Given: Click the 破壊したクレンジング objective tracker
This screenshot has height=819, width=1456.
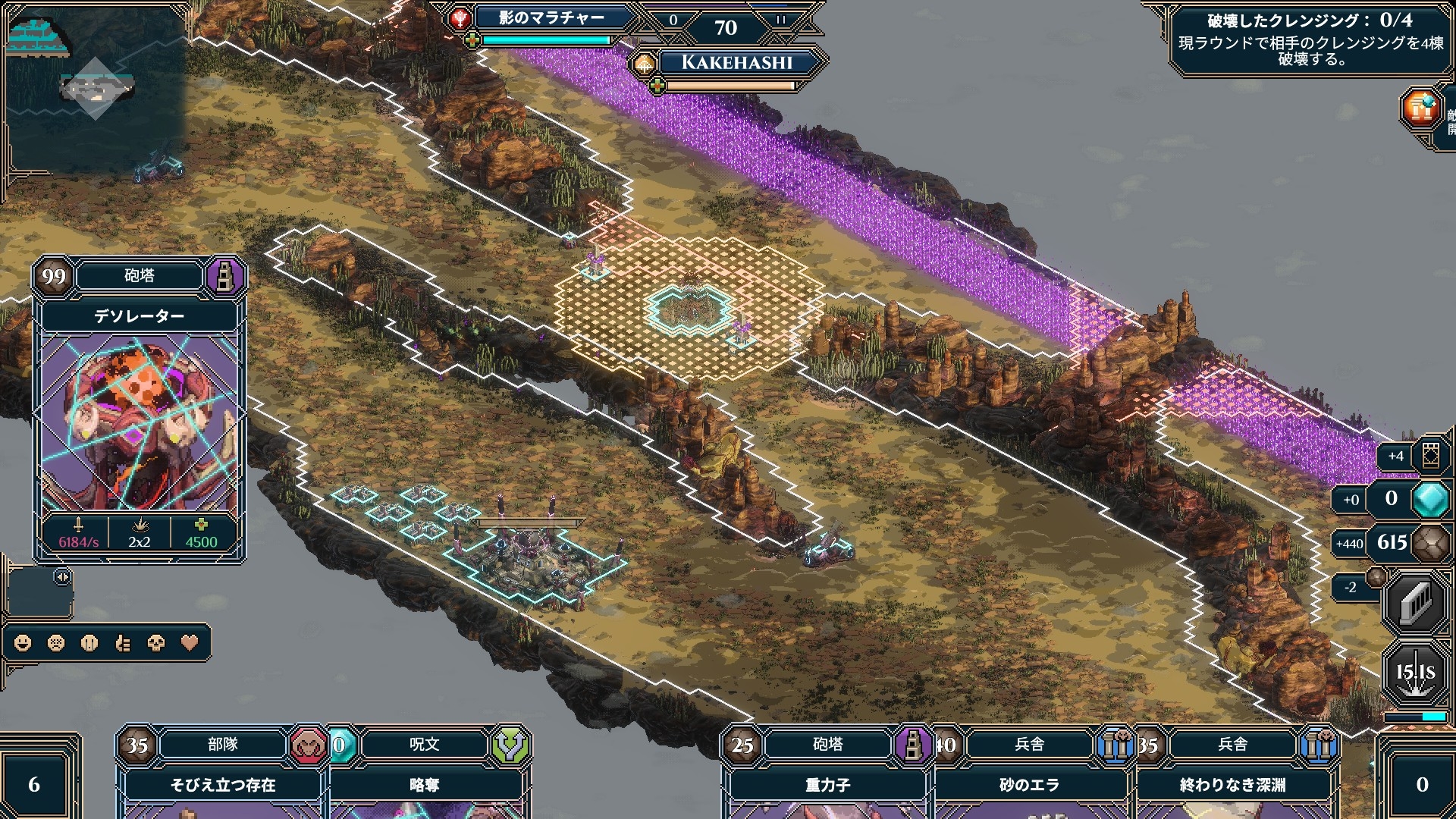Looking at the screenshot, I should 1310,39.
